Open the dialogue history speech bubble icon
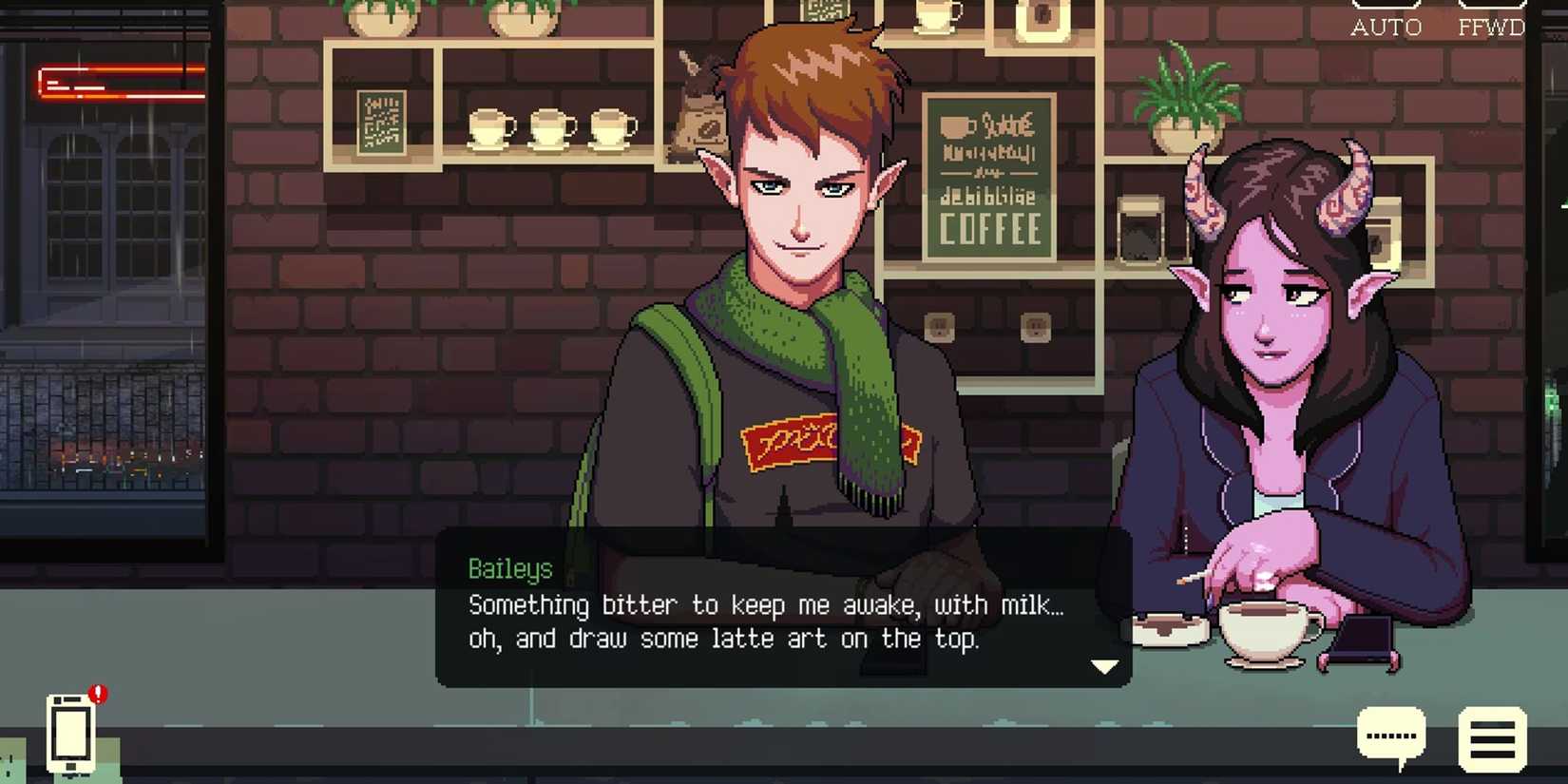The height and width of the screenshot is (784, 1568). 1392,734
